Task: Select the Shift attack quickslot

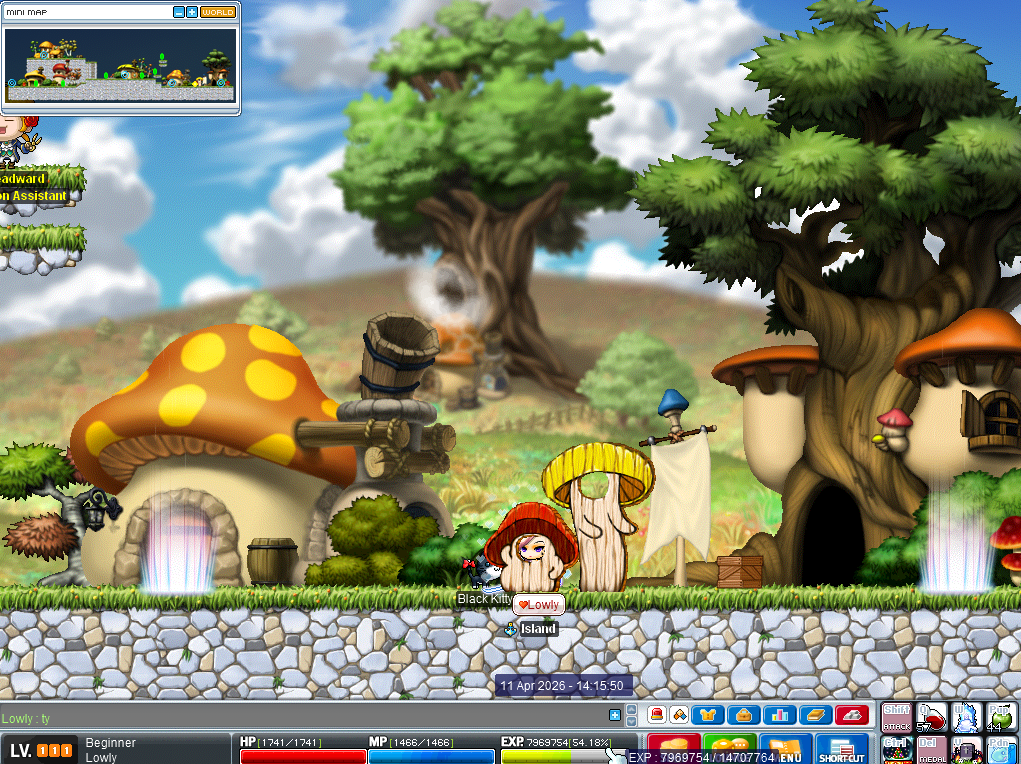Action: pos(897,717)
